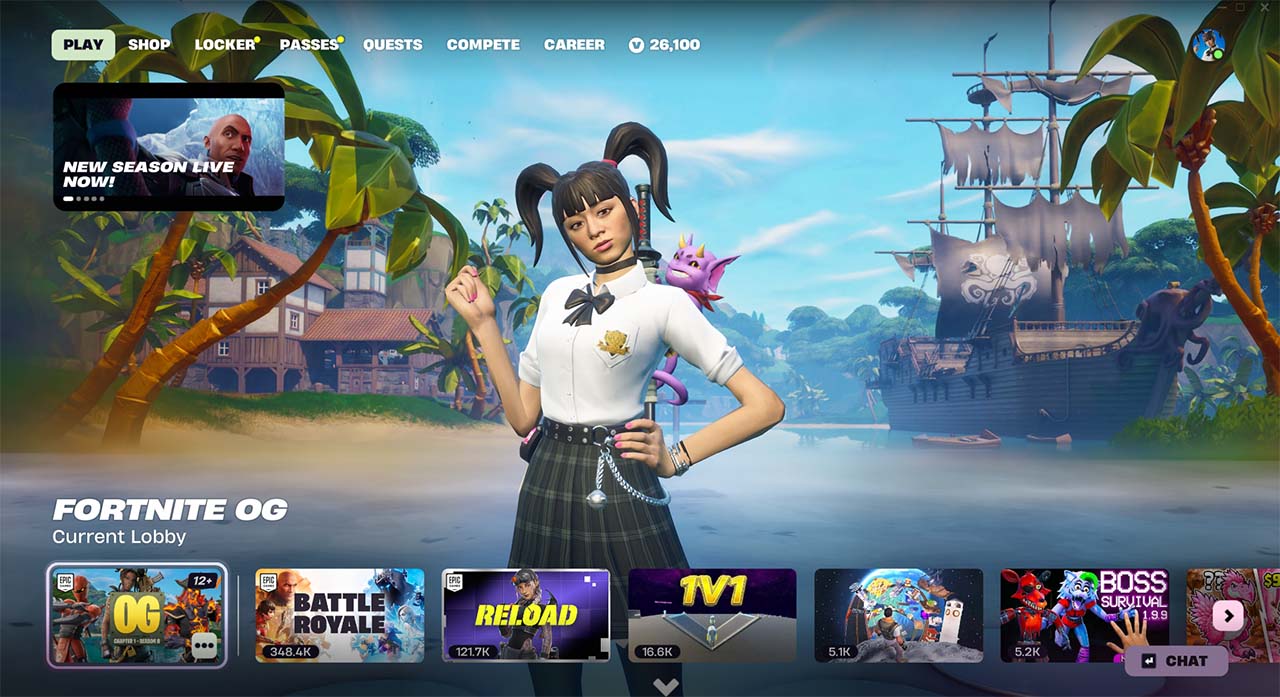Viewport: 1280px width, 697px height.
Task: Go to the Locker tab
Action: click(x=225, y=45)
